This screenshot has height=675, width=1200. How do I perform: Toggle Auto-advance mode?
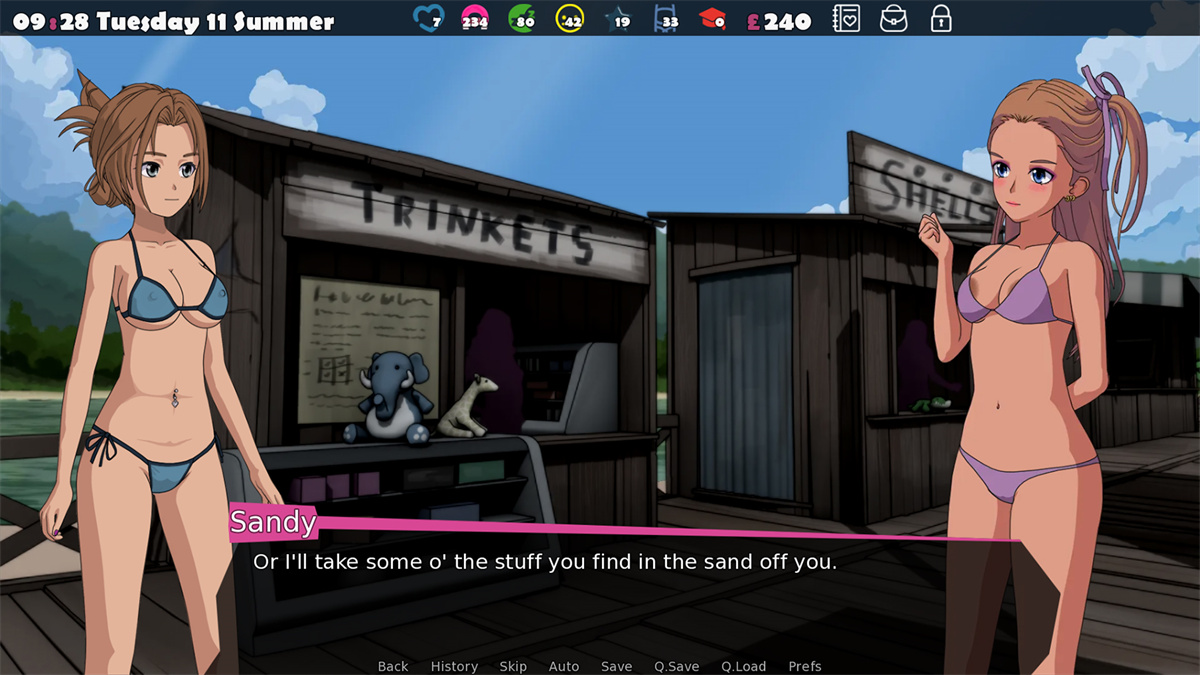(x=564, y=666)
